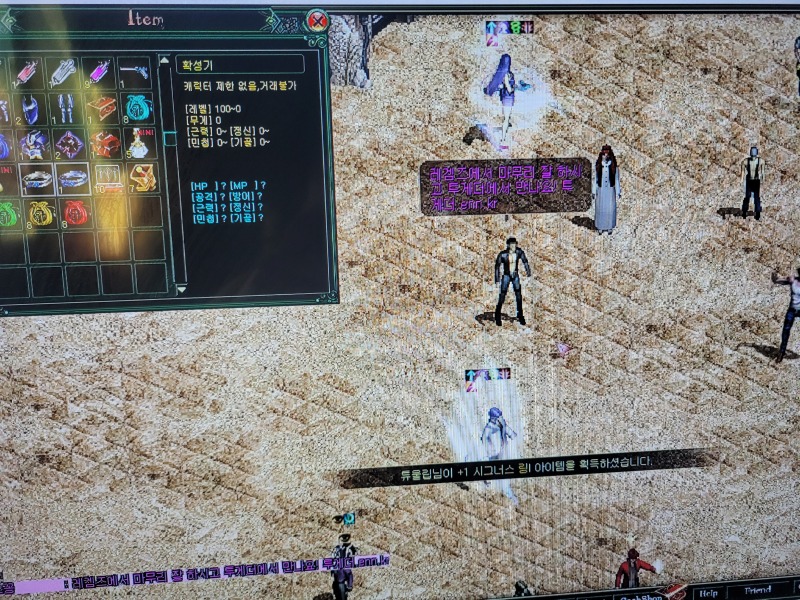Click the red treasure chest item

coord(101,108)
